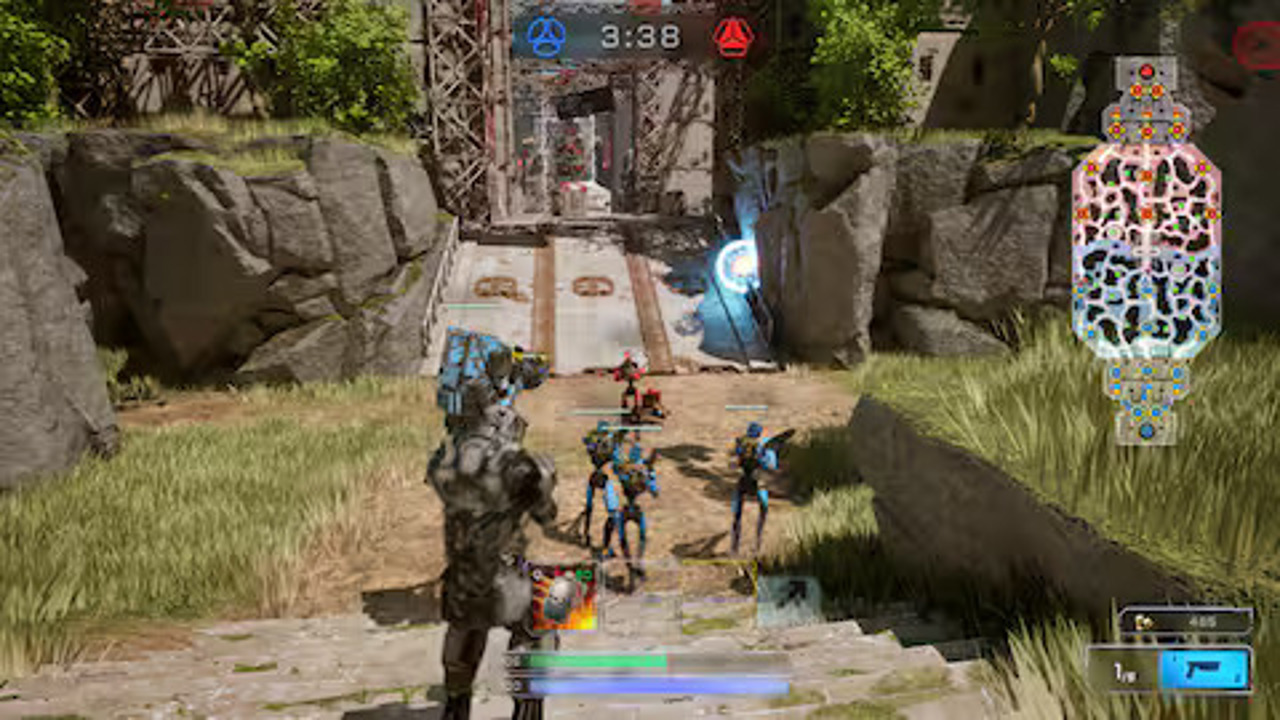This screenshot has width=1280, height=720.
Task: Click the red team emblem
Action: [x=733, y=37]
